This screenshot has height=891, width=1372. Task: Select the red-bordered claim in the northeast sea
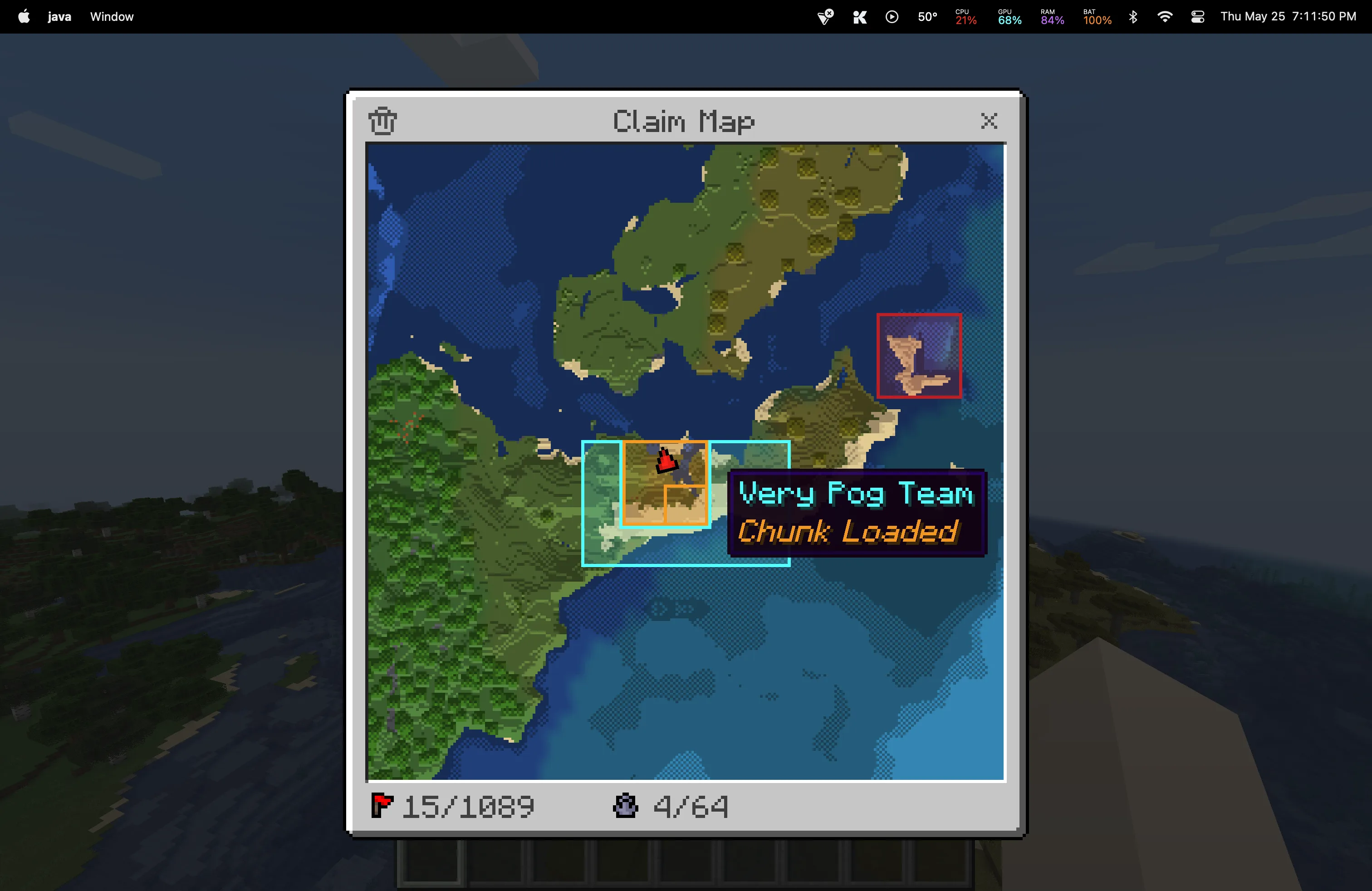click(919, 356)
